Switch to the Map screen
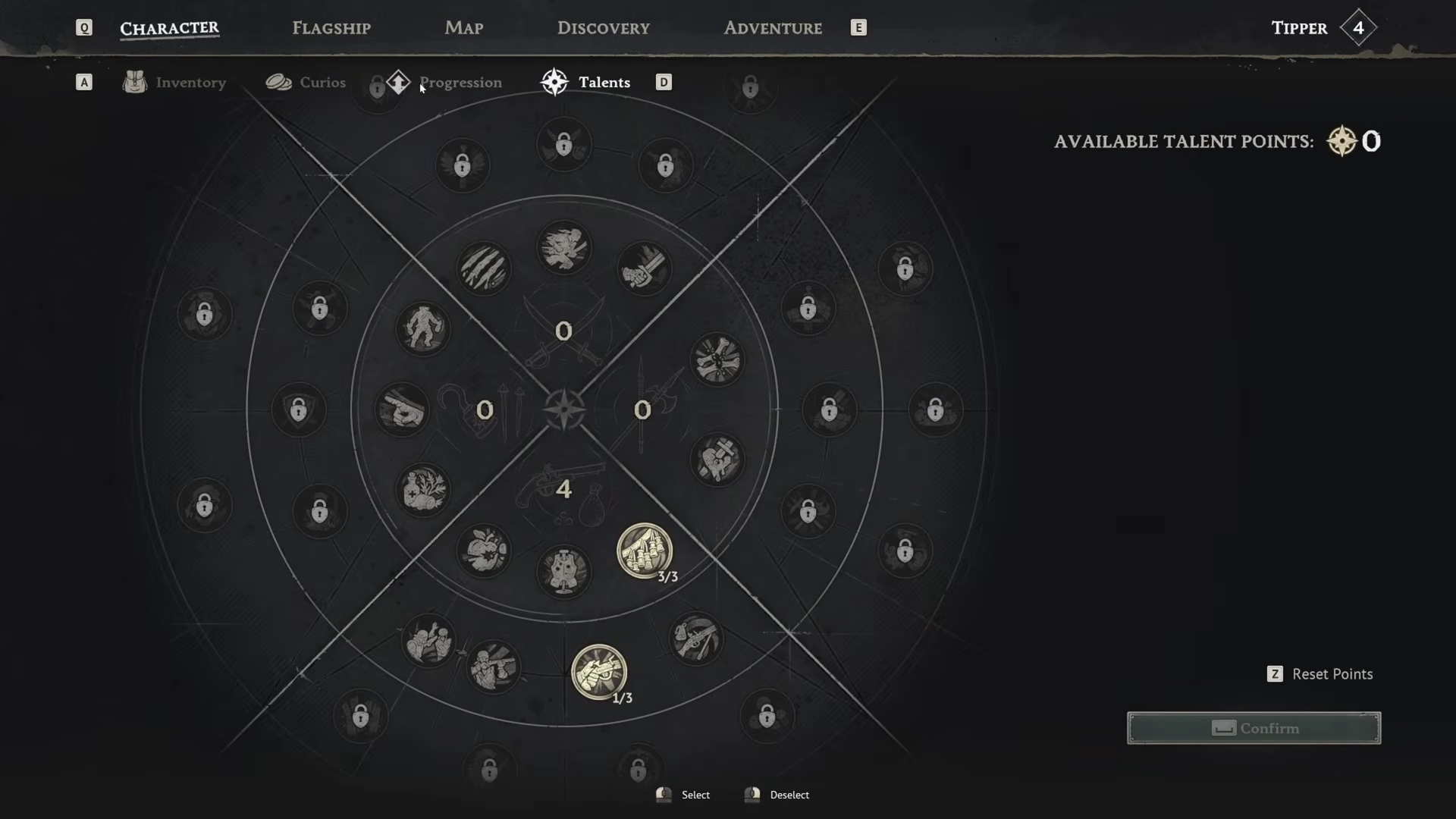 coord(463,28)
